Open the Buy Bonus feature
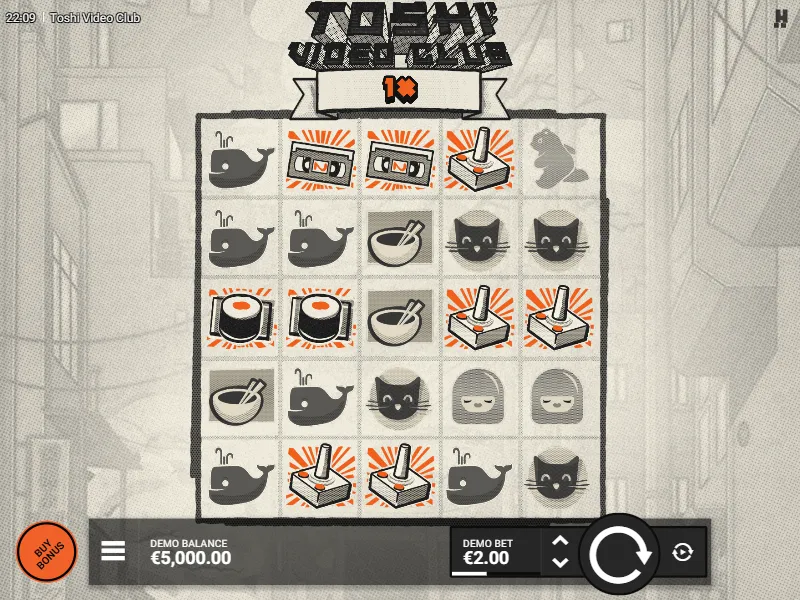The width and height of the screenshot is (800, 600). tap(46, 552)
